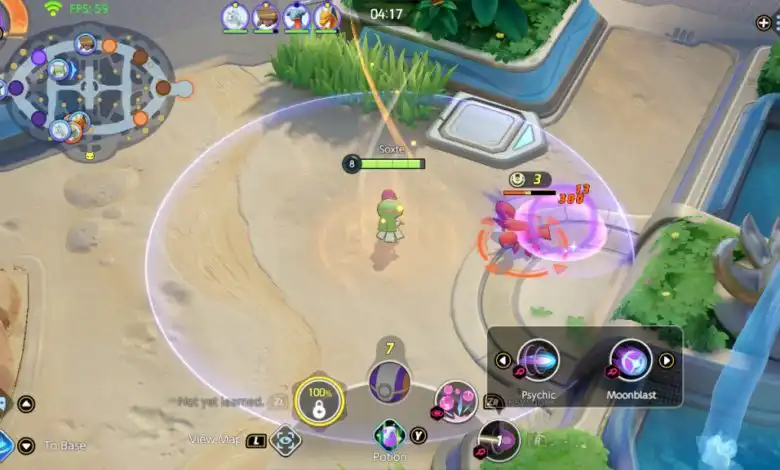
Task: Select the blue To Base icon
Action: (5, 444)
